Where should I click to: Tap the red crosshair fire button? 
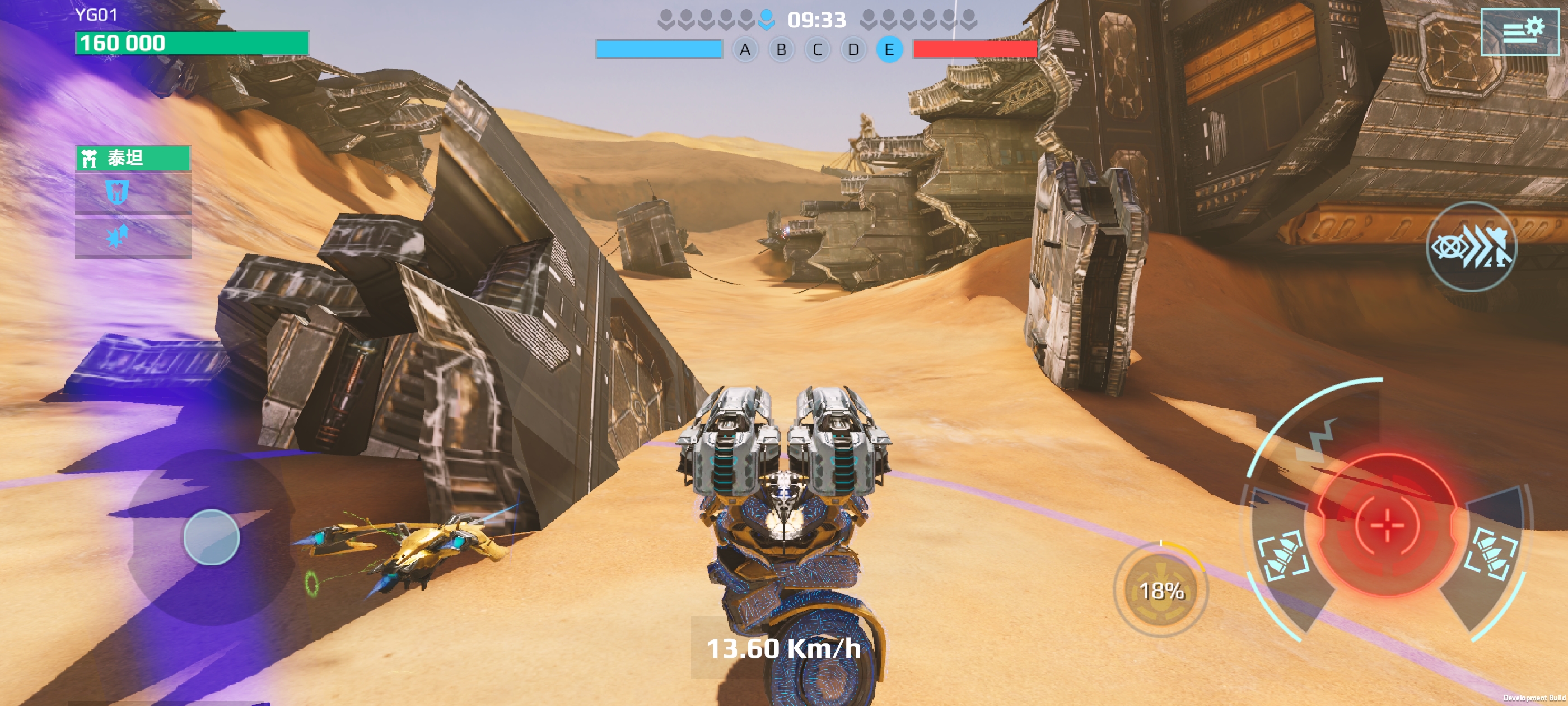click(x=1387, y=524)
